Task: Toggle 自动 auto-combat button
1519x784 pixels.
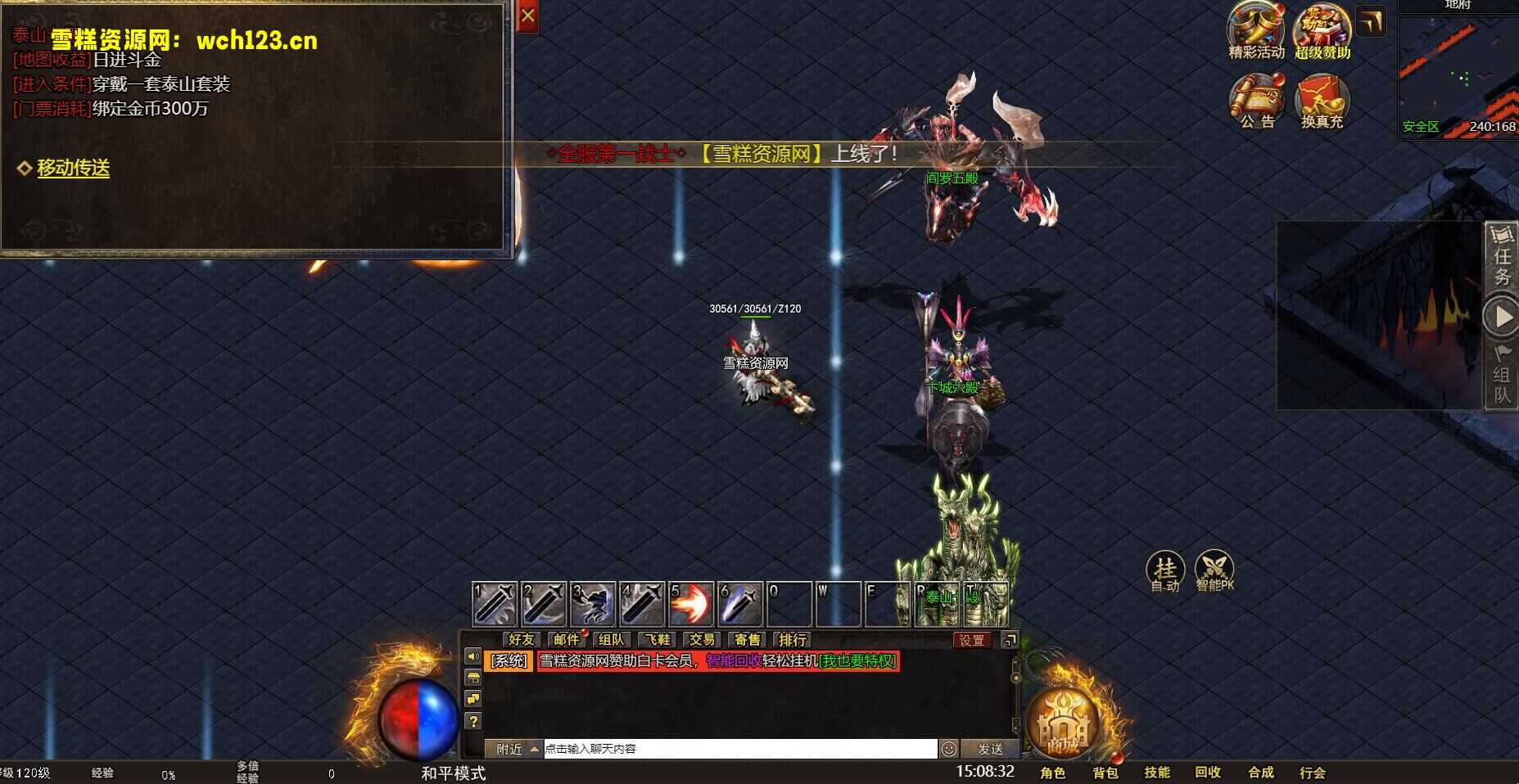Action: [x=1165, y=570]
